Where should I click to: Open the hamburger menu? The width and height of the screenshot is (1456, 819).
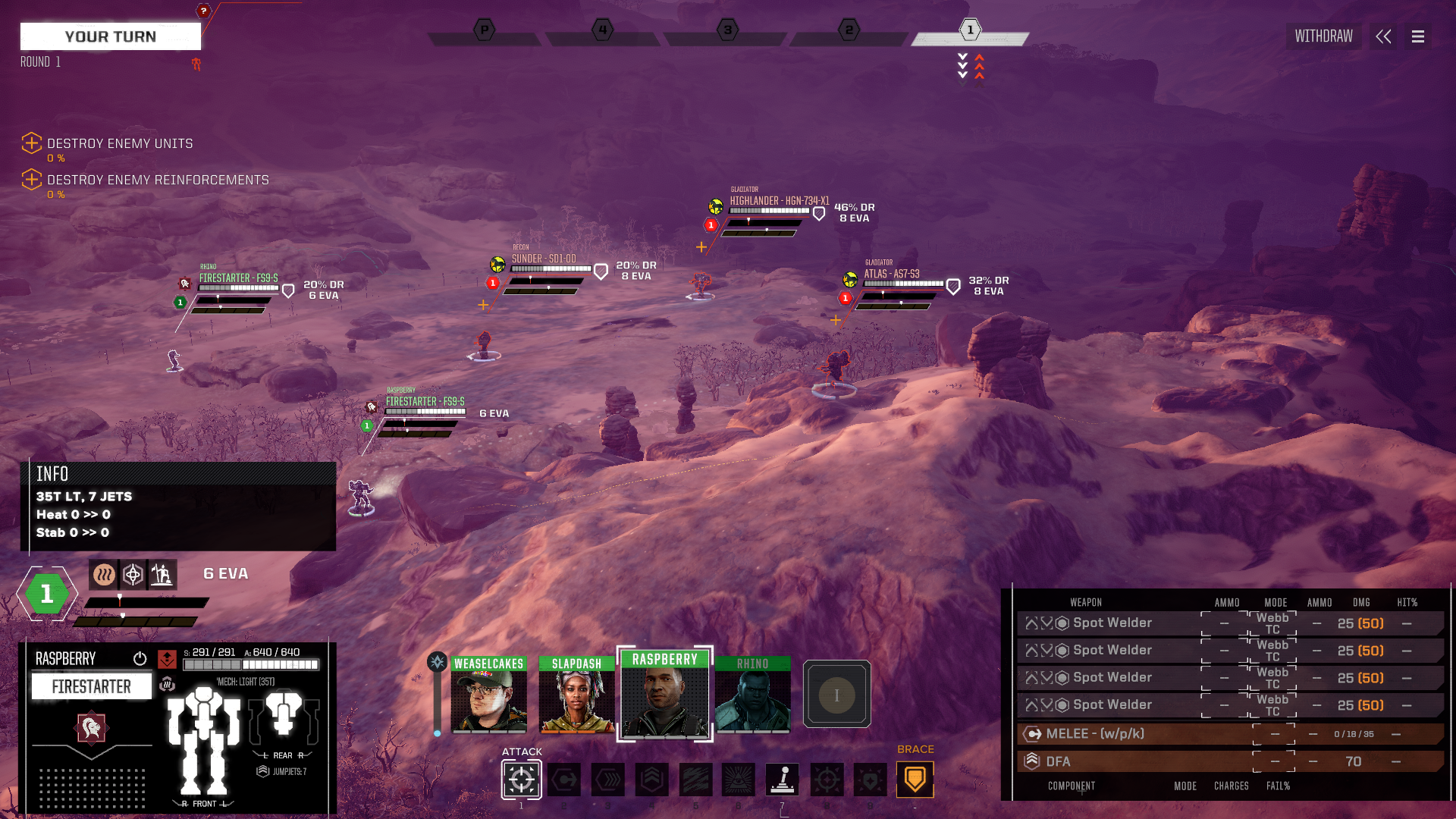[1417, 36]
